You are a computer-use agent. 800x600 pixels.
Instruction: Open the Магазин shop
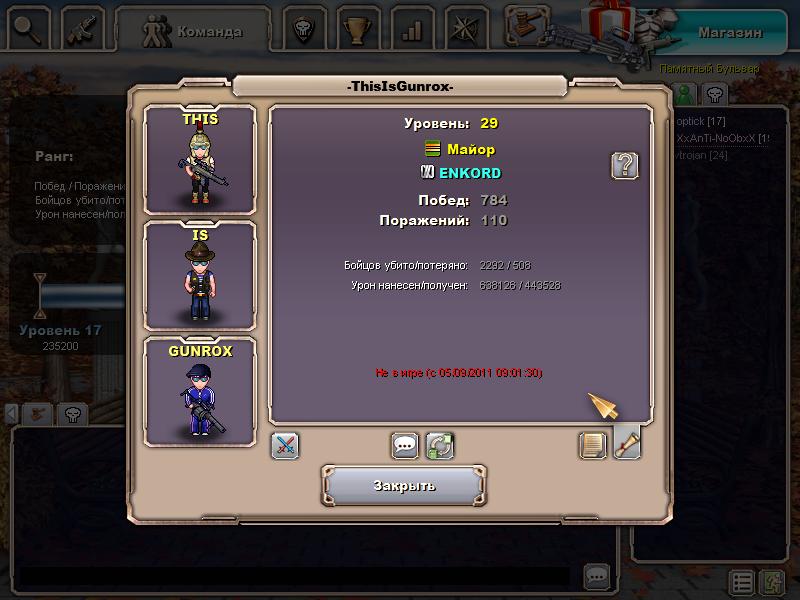pyautogui.click(x=729, y=32)
